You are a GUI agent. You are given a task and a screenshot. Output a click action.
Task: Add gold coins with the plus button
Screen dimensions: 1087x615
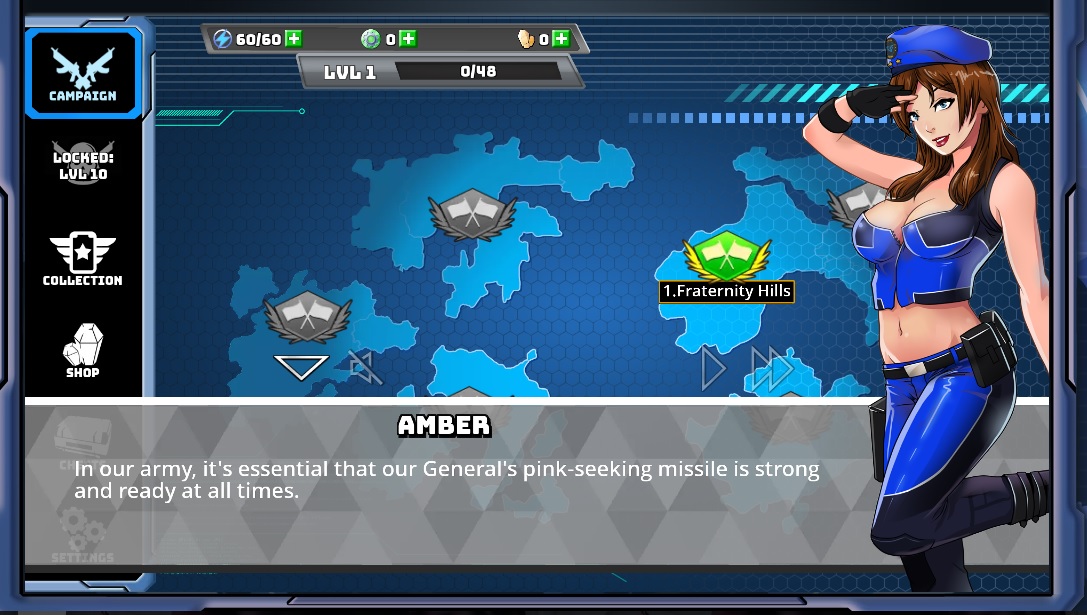pos(560,39)
